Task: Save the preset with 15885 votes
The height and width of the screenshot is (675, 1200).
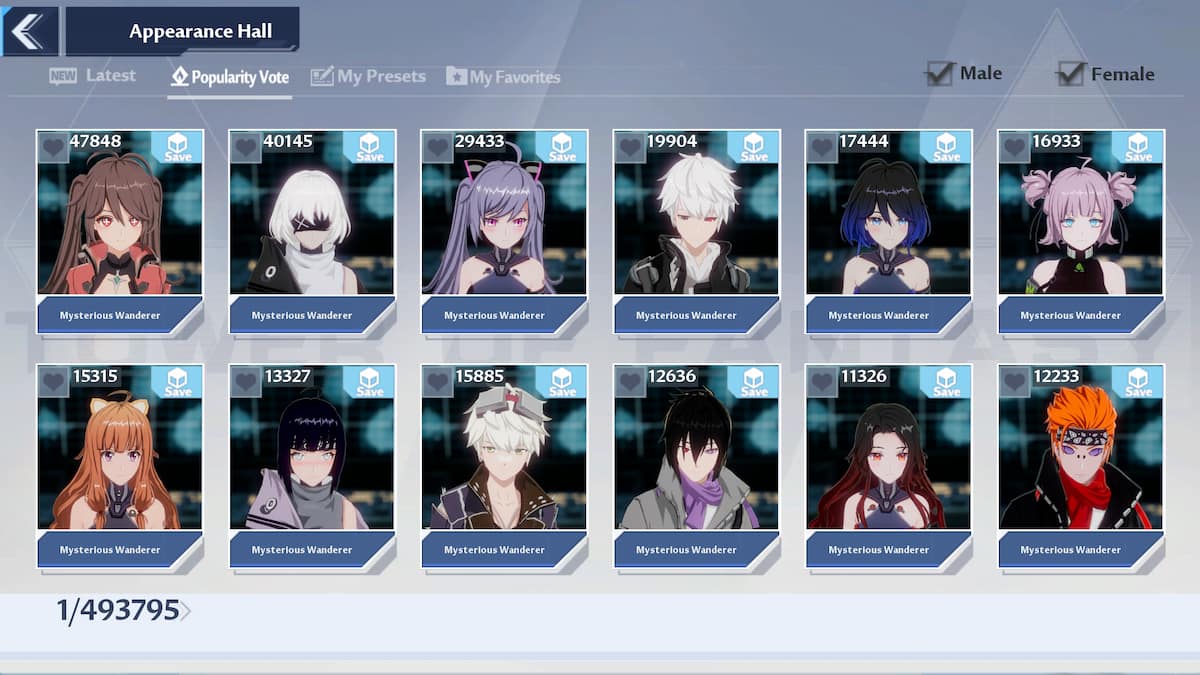Action: pos(562,381)
